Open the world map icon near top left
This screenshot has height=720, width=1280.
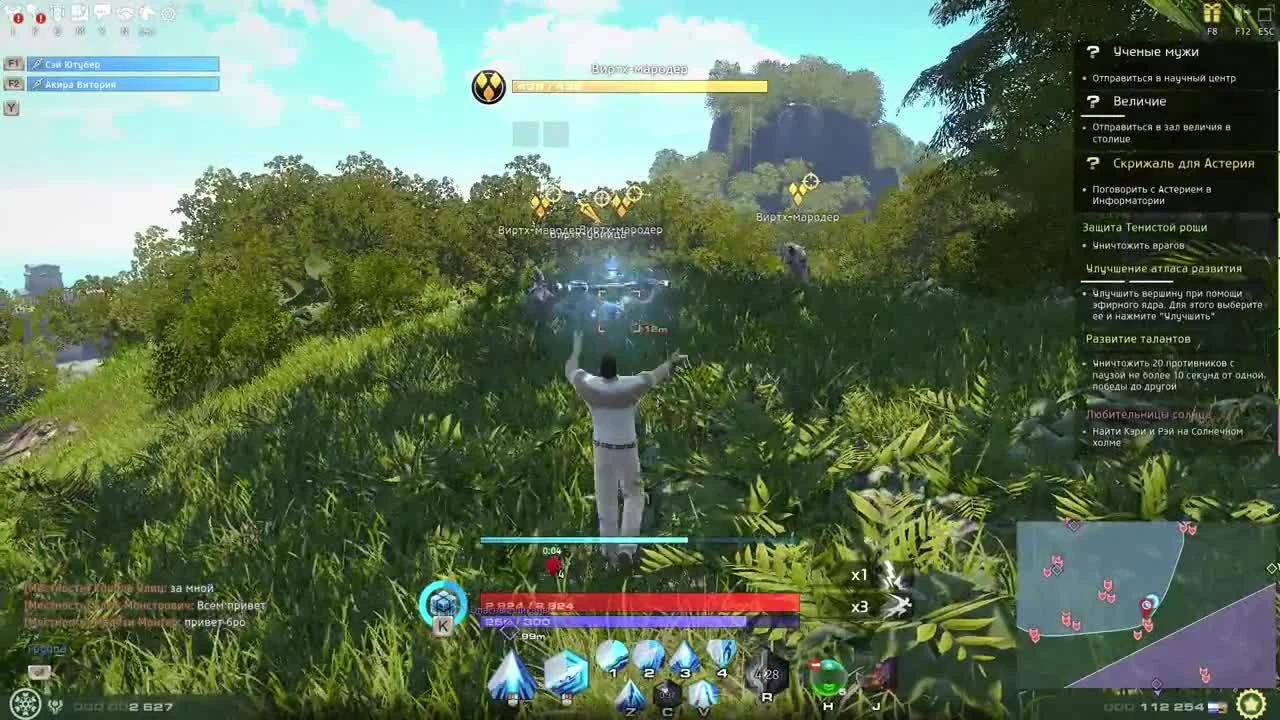click(80, 12)
